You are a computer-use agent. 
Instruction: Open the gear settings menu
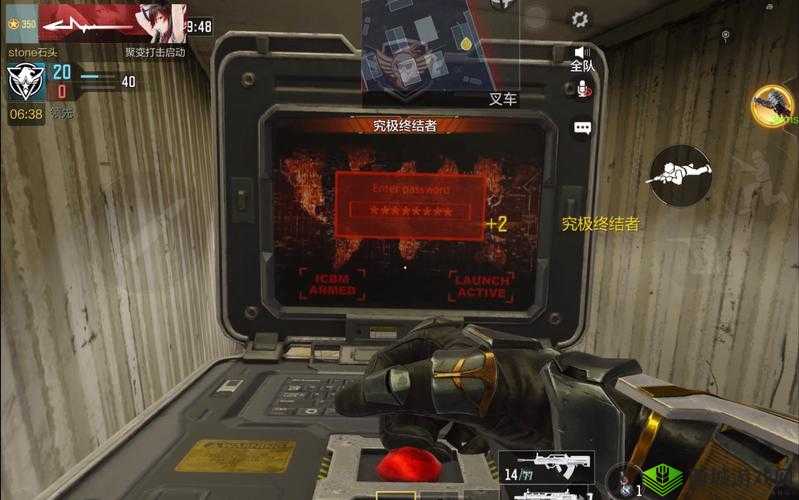click(580, 18)
